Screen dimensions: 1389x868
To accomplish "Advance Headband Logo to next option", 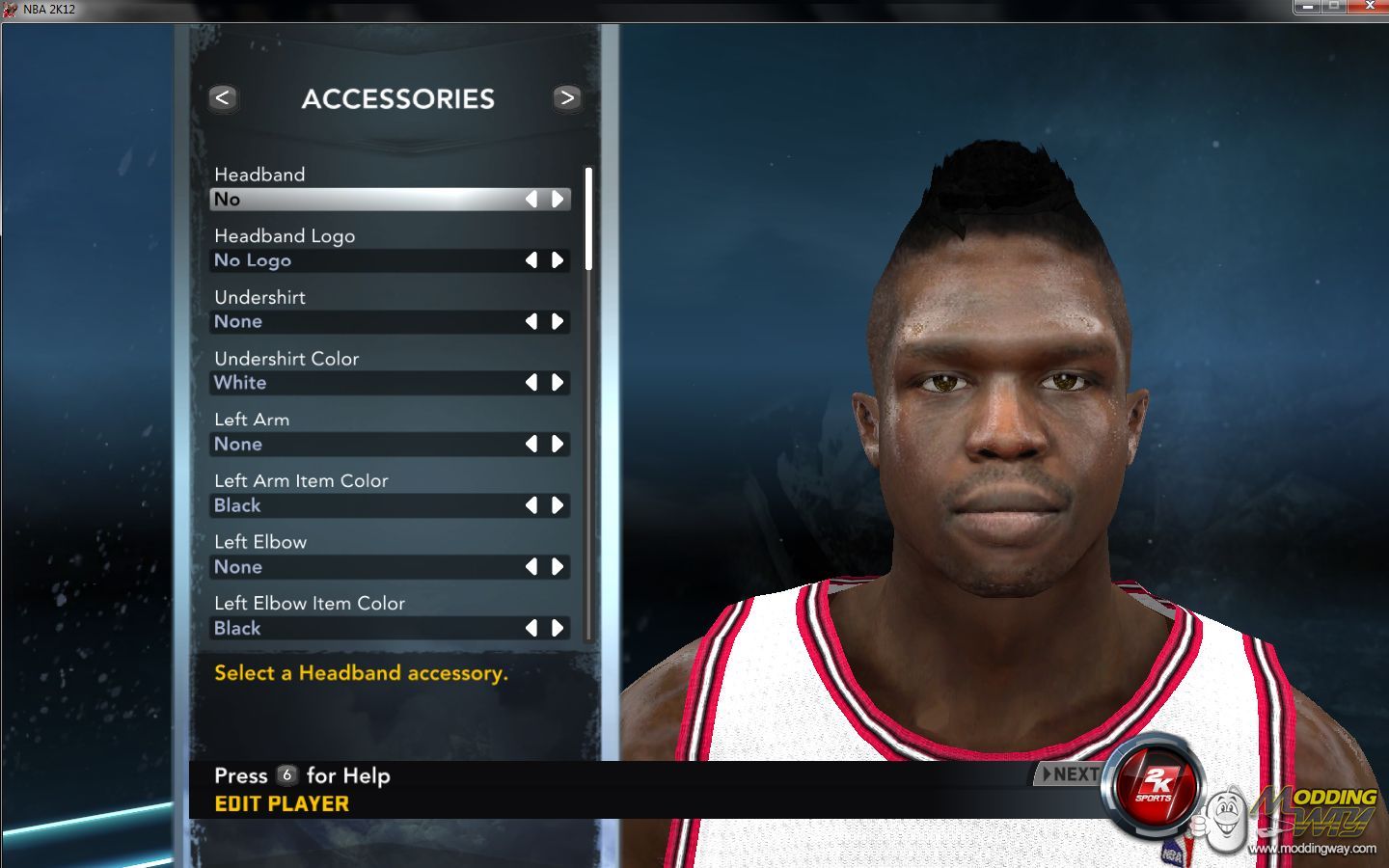I will pyautogui.click(x=558, y=260).
